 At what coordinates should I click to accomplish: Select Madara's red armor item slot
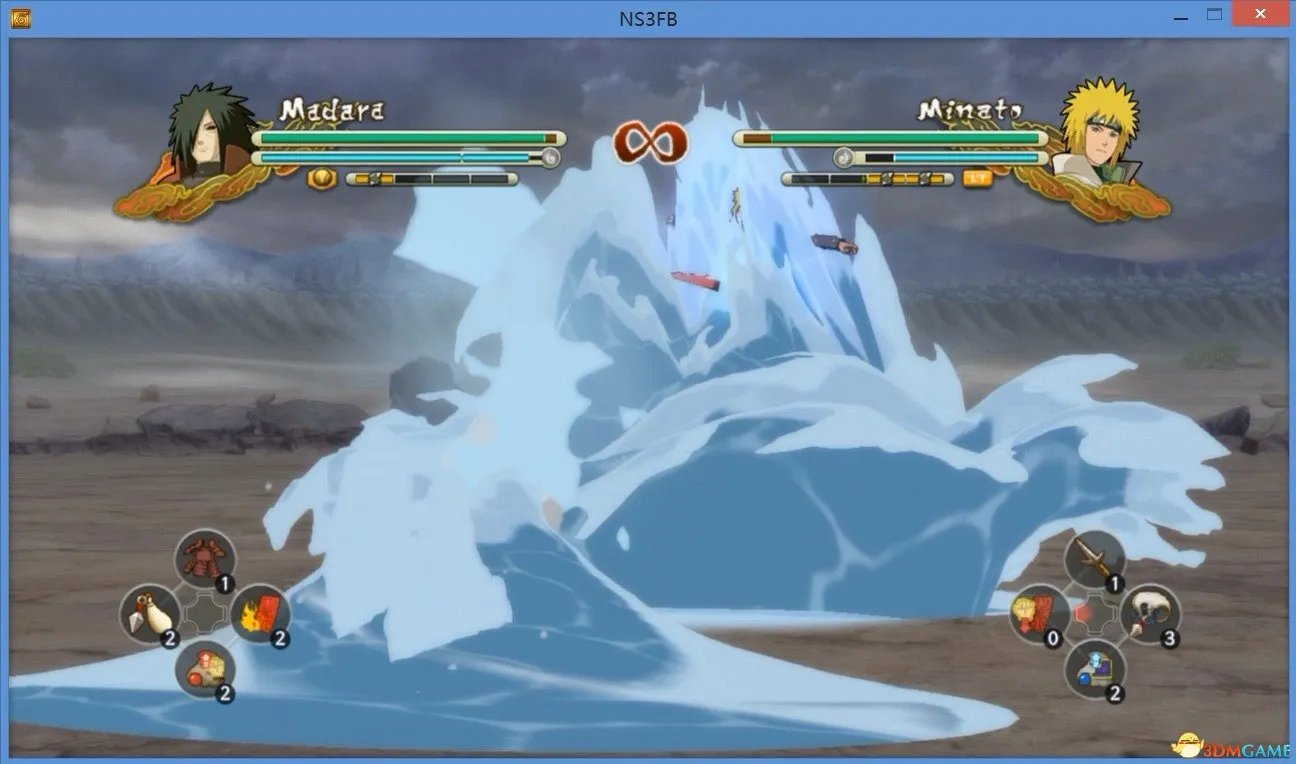click(x=205, y=558)
